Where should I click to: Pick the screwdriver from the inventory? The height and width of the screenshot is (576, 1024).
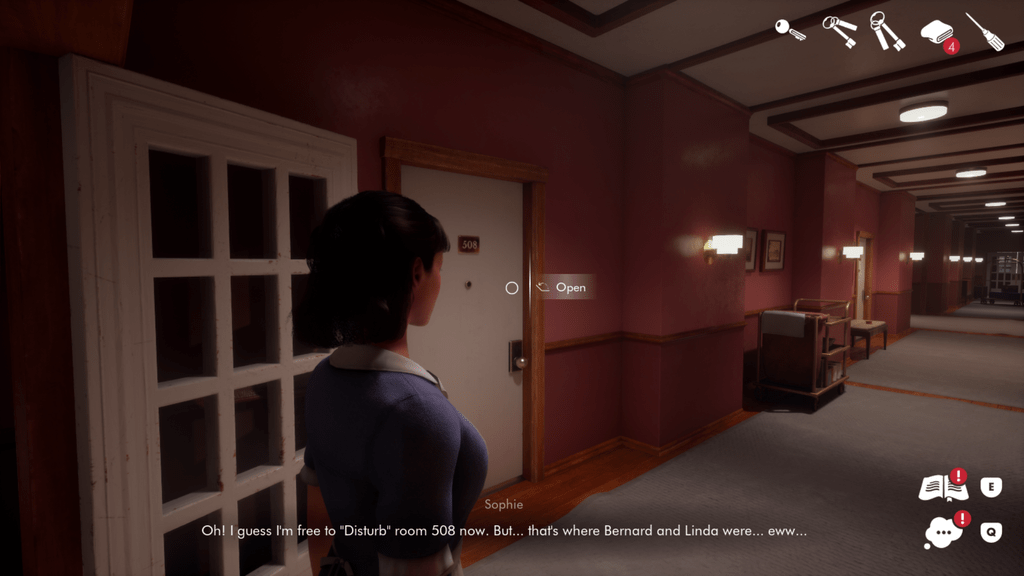click(x=984, y=31)
